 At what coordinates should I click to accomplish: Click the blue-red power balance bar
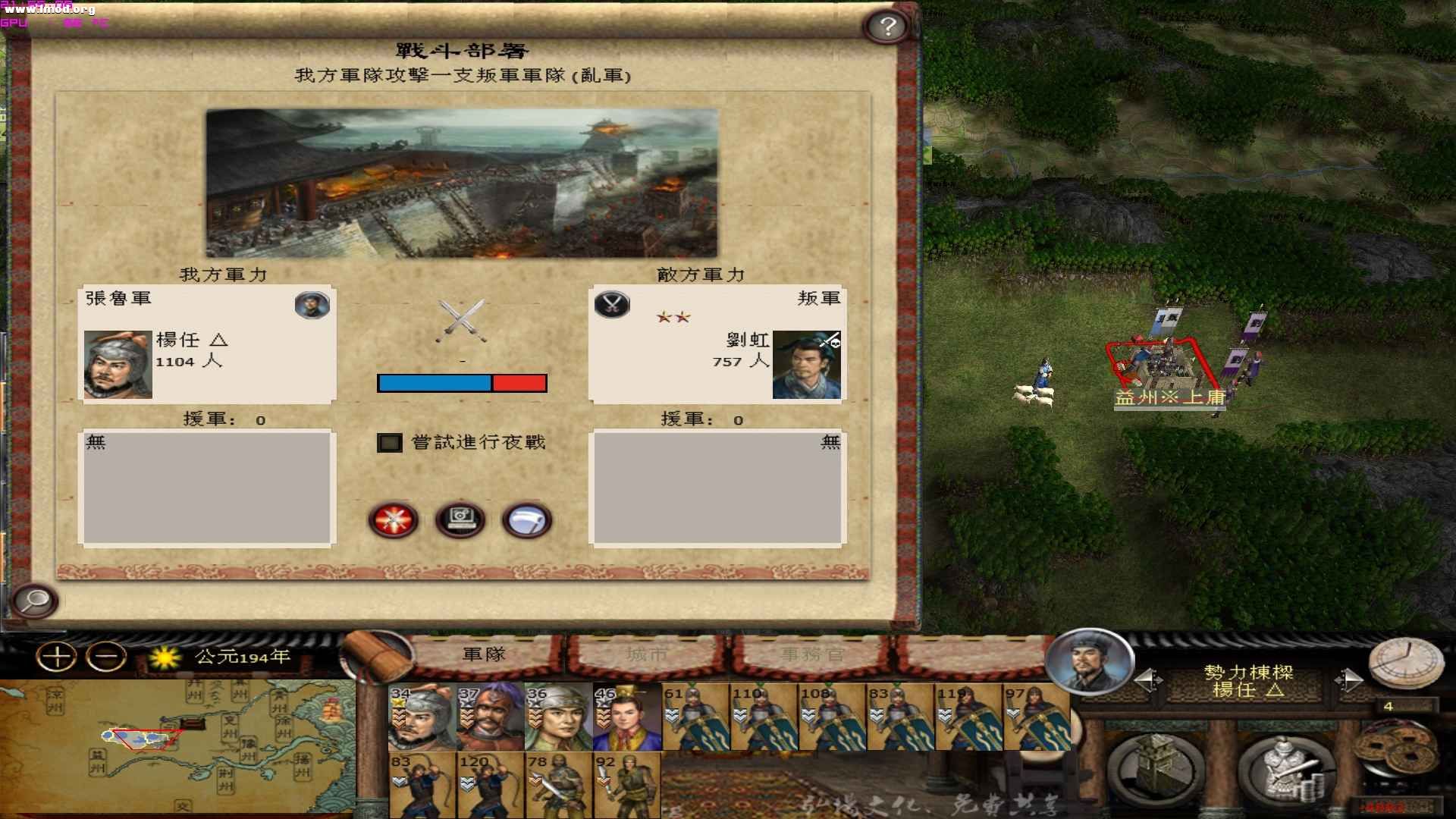pos(461,383)
